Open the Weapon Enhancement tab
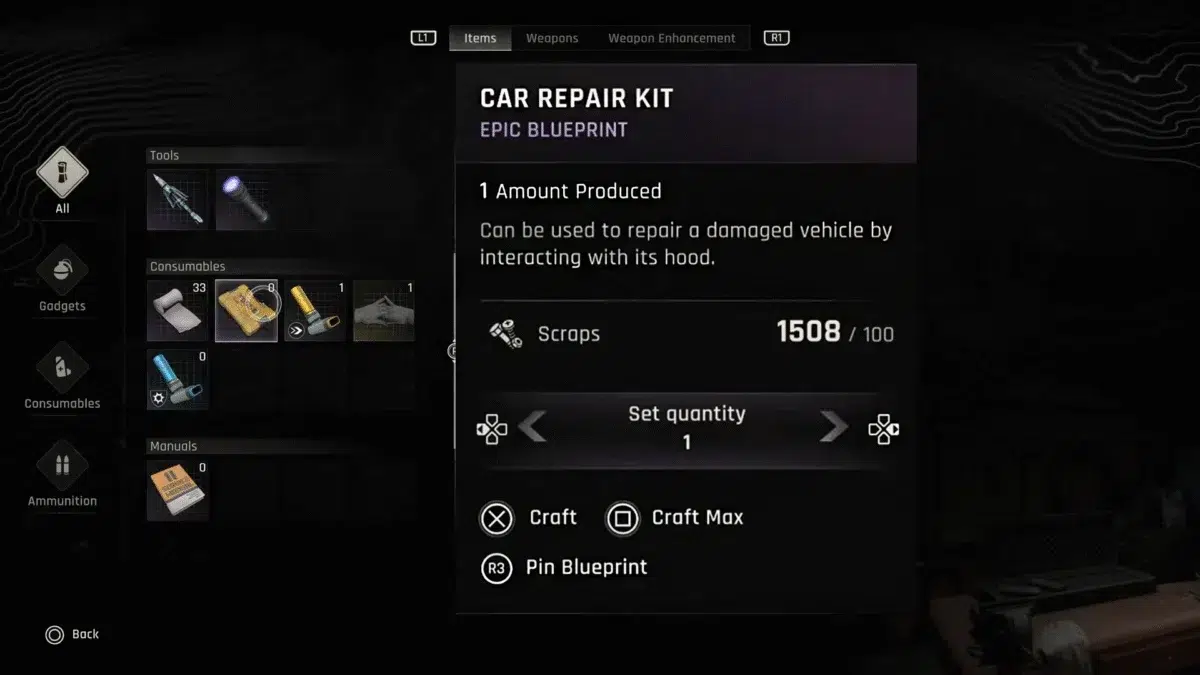The height and width of the screenshot is (675, 1200). click(x=671, y=38)
